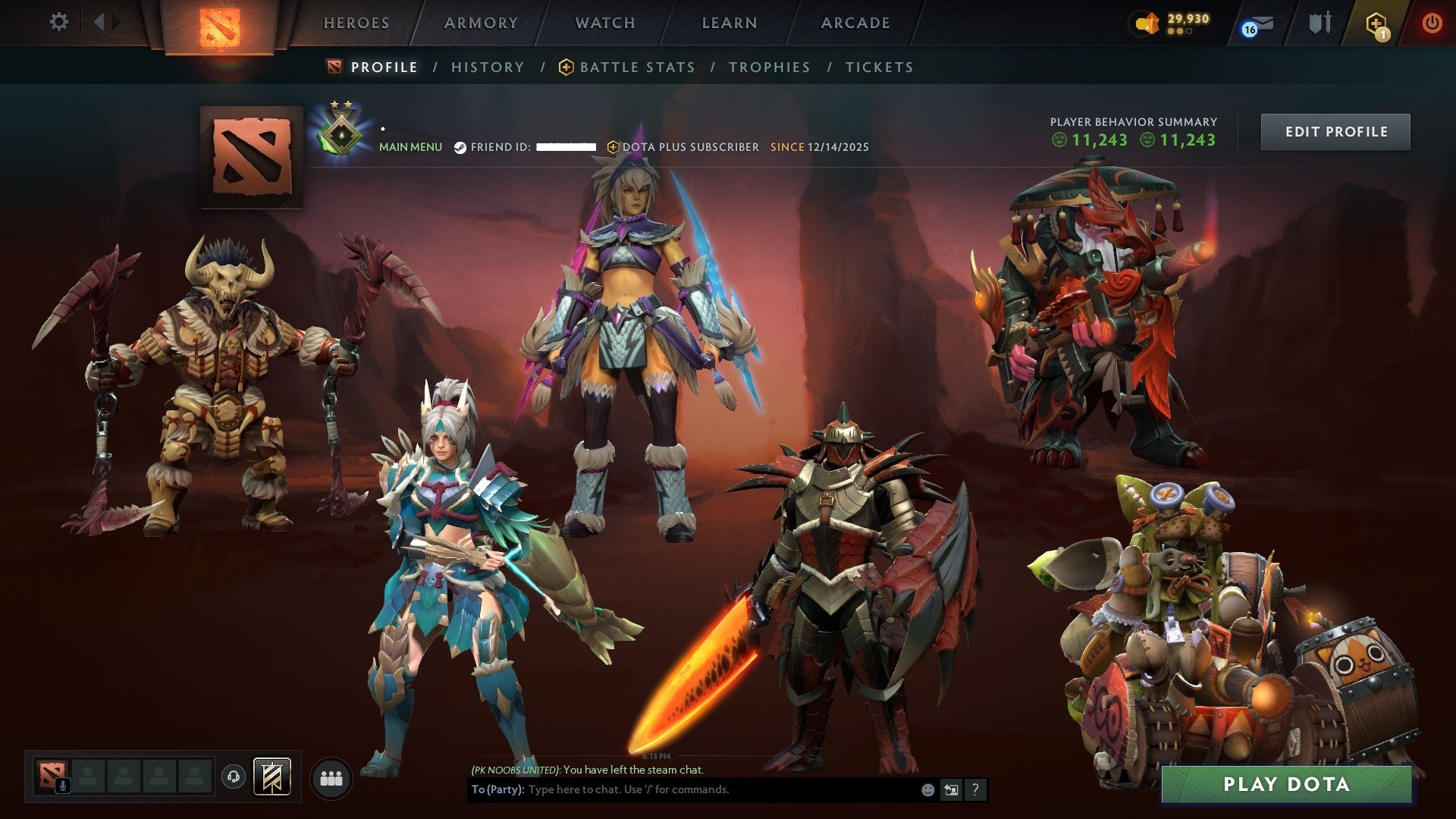Click the chat help question mark icon
The width and height of the screenshot is (1456, 819).
pyautogui.click(x=974, y=789)
